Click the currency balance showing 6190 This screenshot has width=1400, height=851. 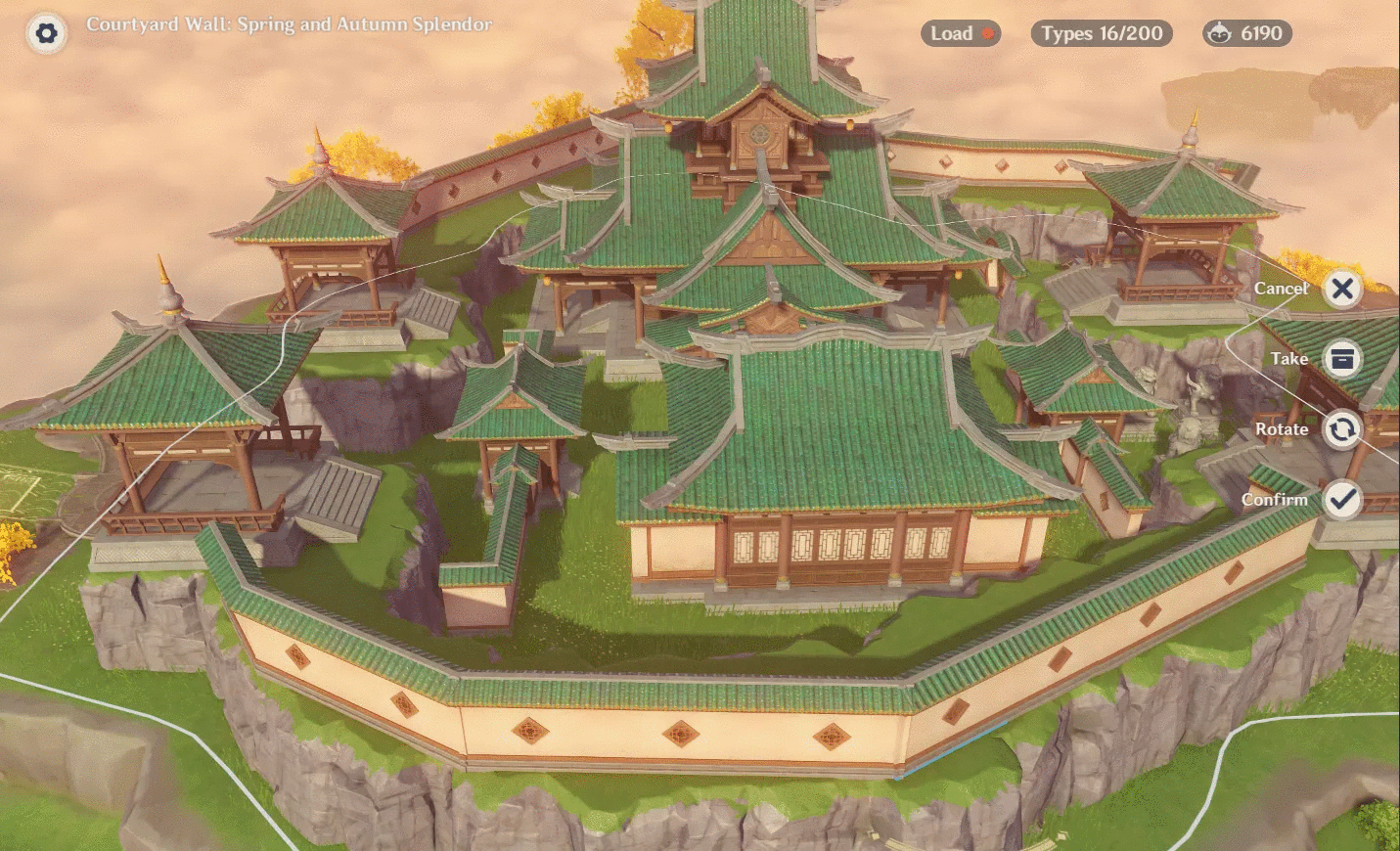1247,33
